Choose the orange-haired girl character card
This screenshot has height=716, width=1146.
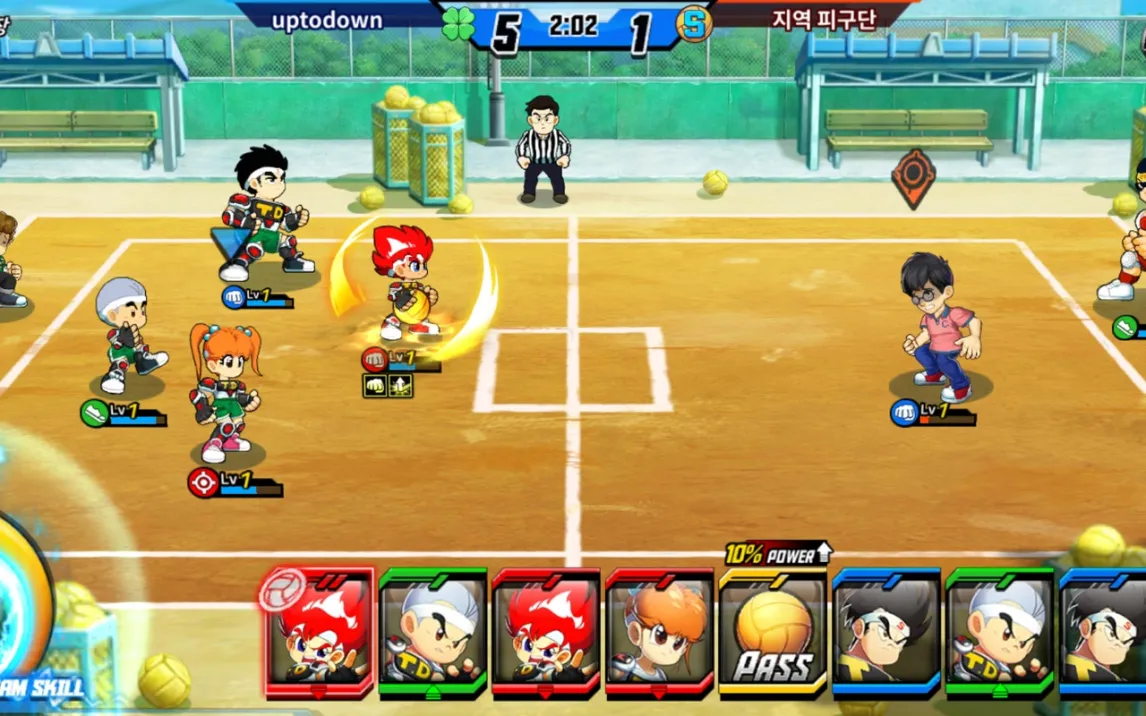tap(659, 632)
